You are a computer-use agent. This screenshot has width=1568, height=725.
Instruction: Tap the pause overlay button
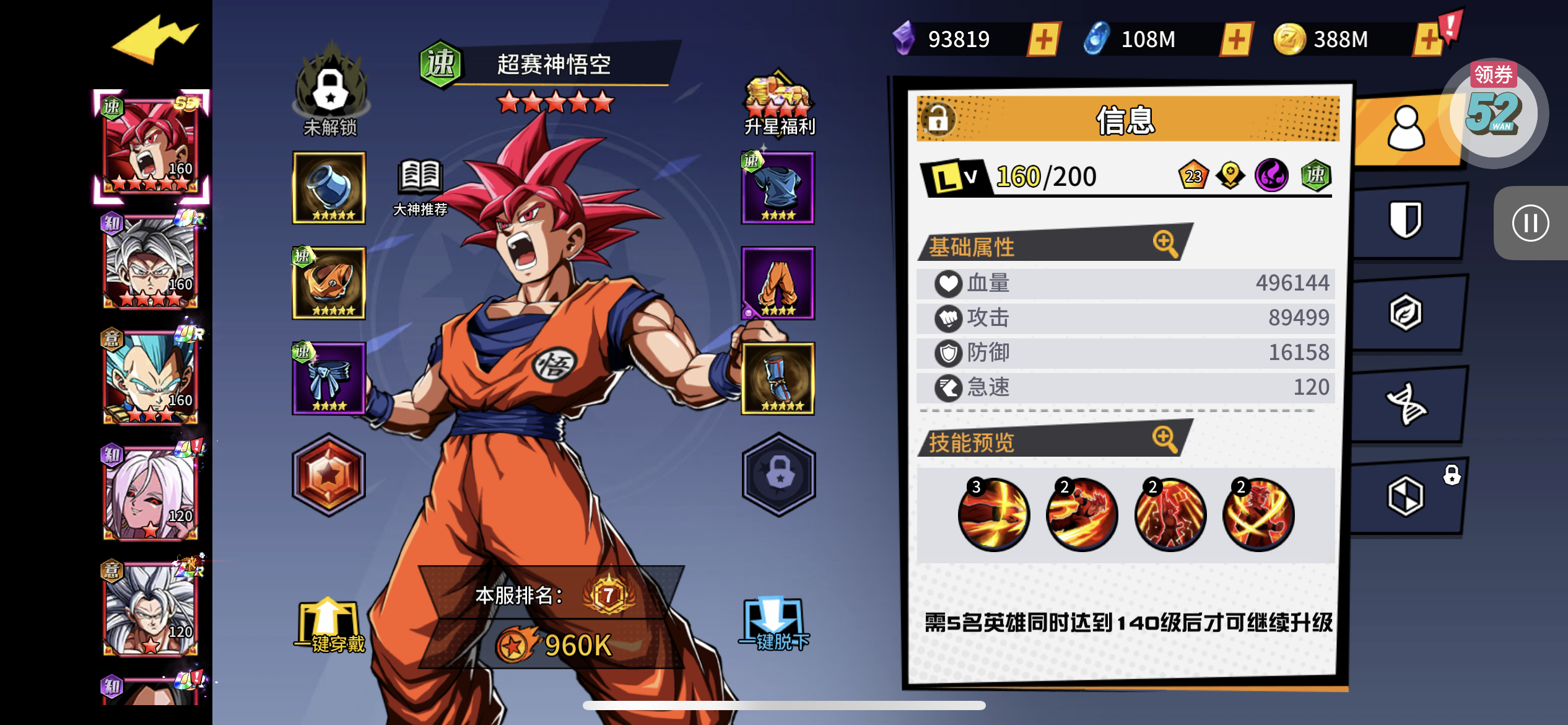click(x=1530, y=223)
